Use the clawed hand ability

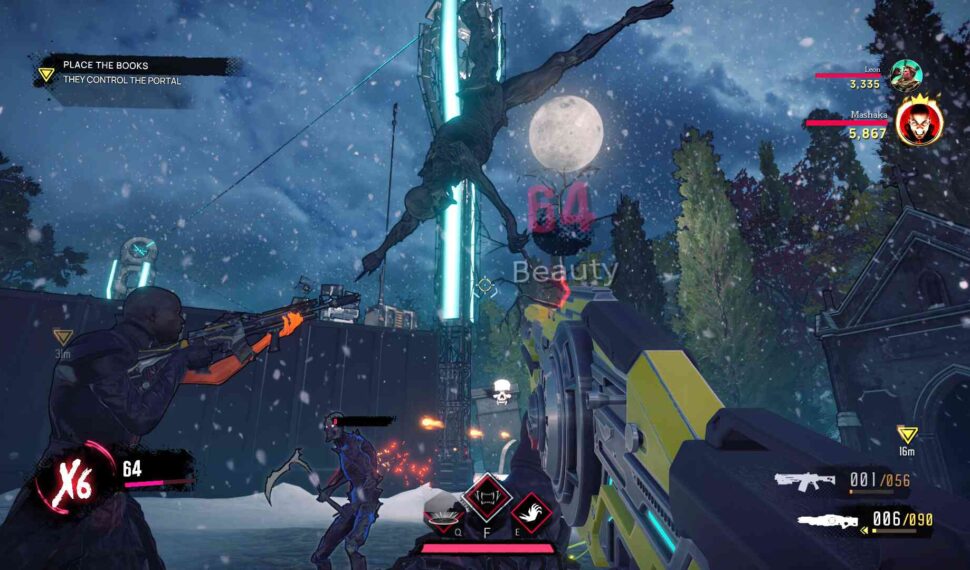point(531,513)
